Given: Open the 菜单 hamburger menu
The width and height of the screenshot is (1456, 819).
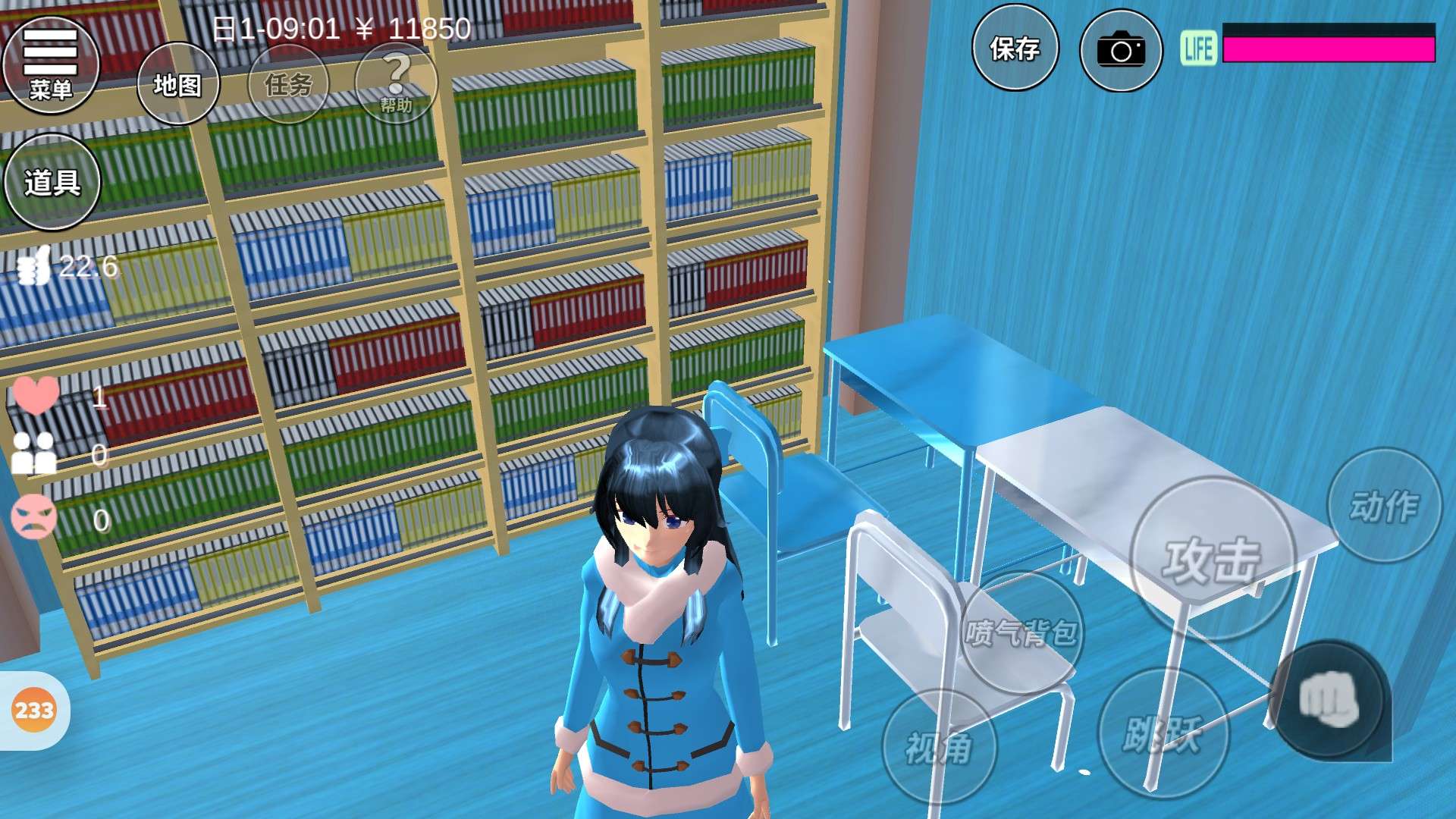Looking at the screenshot, I should [51, 64].
